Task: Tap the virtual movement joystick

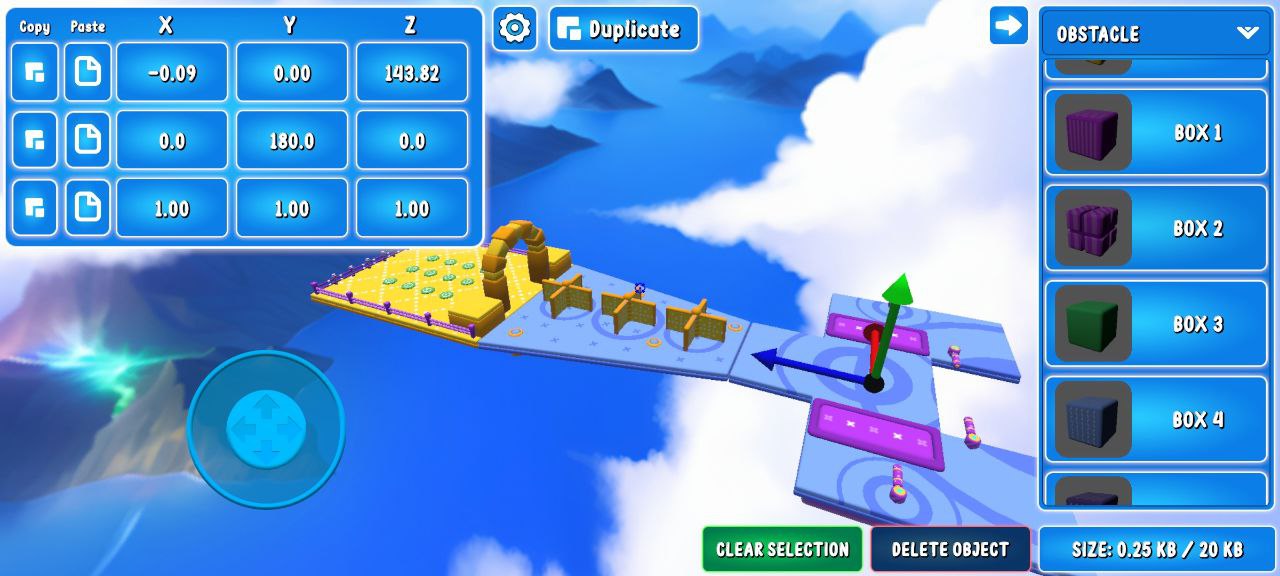Action: [266, 427]
